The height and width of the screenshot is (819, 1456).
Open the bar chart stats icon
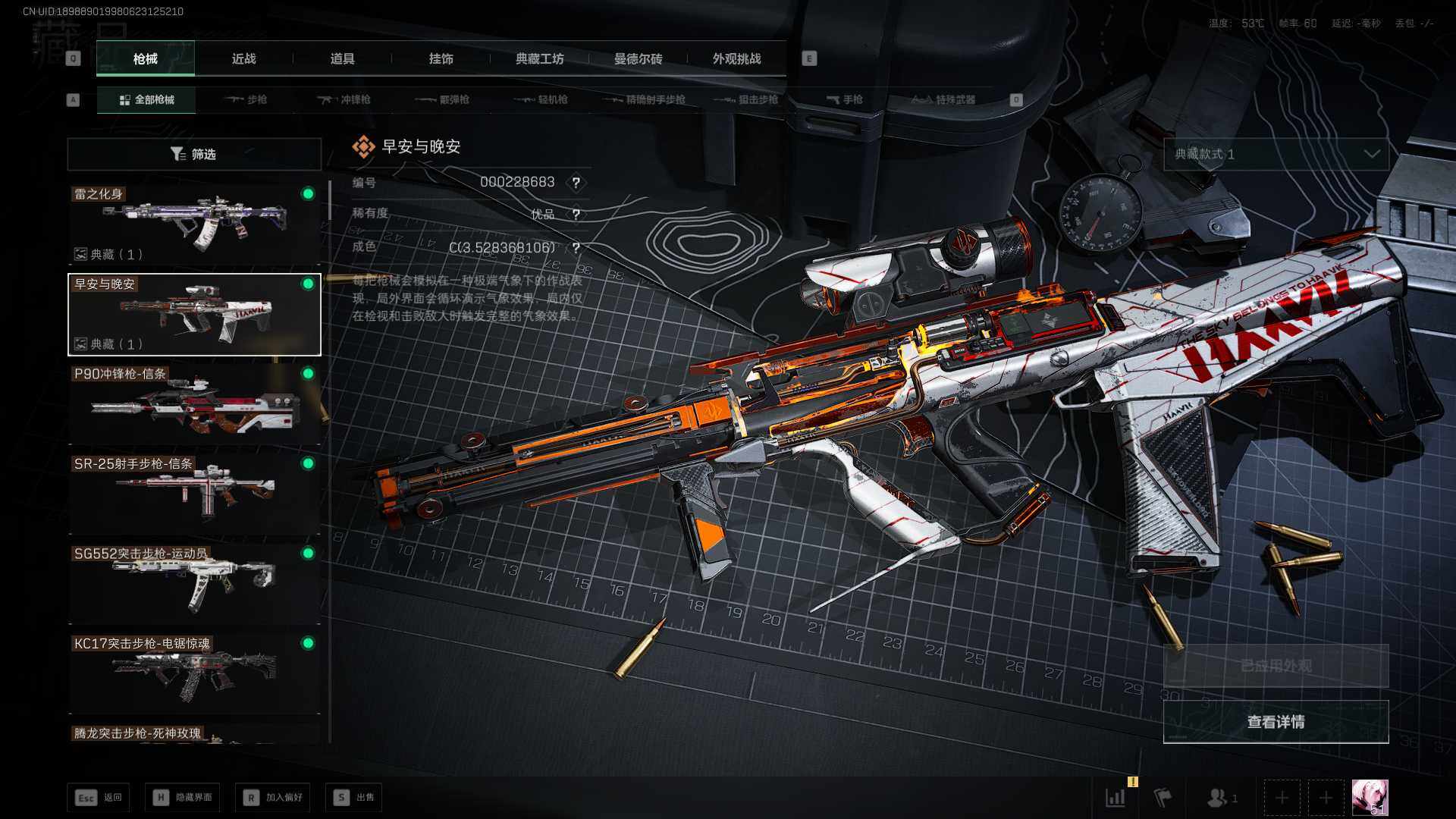1116,798
